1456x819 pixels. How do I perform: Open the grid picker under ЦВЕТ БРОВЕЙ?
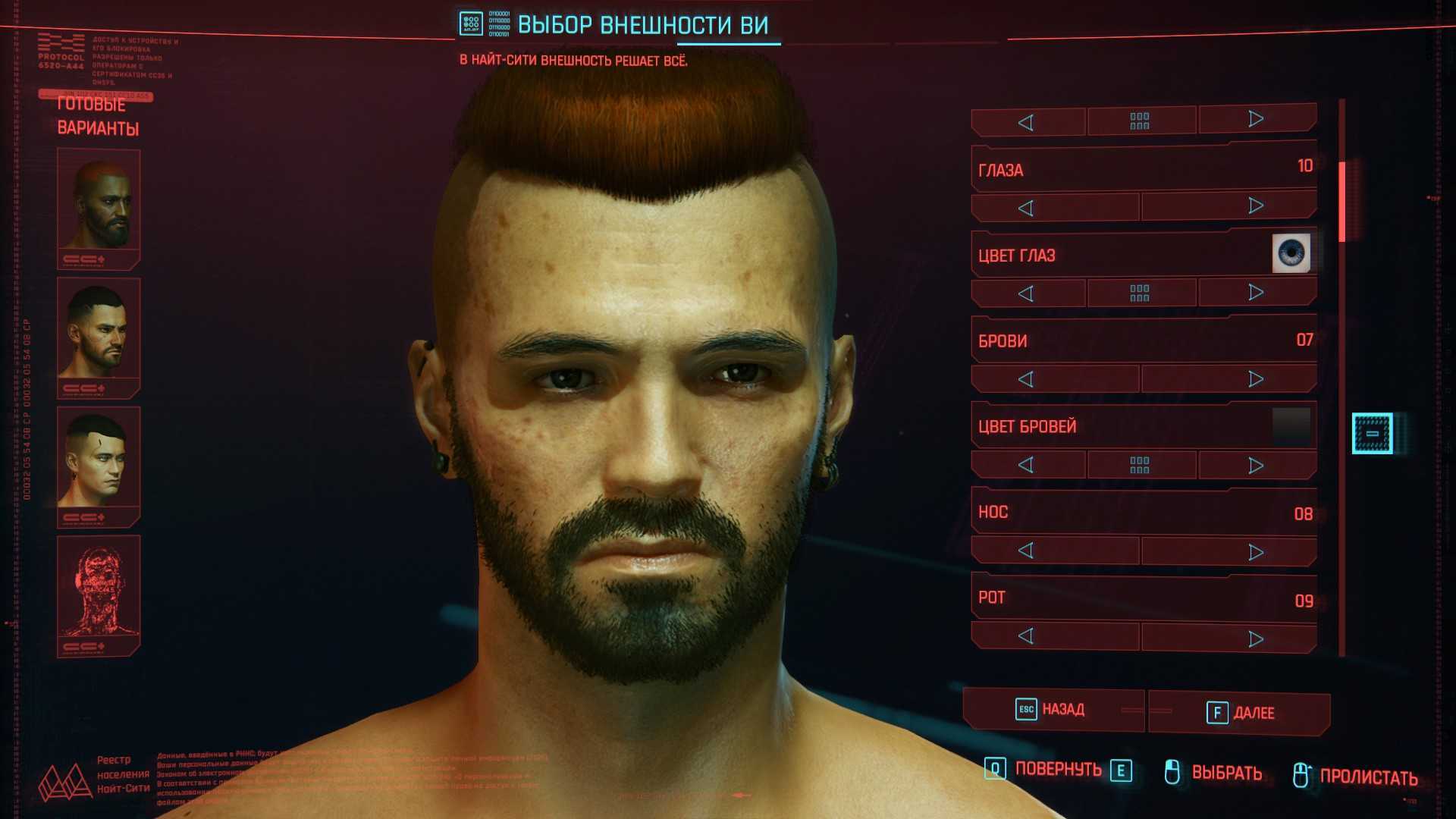click(x=1140, y=465)
